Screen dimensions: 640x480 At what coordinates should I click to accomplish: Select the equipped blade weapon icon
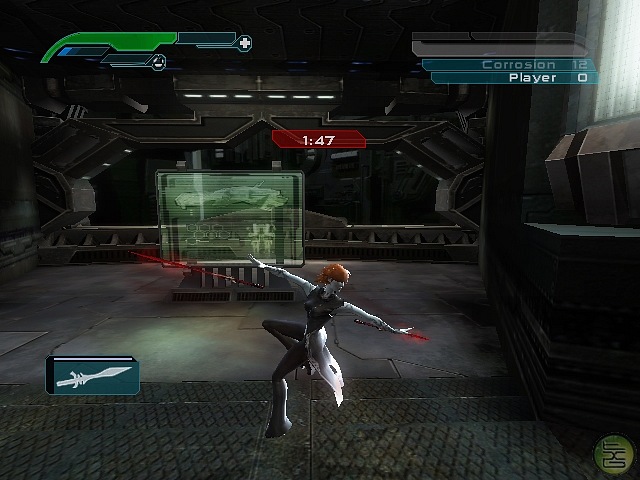[x=93, y=375]
